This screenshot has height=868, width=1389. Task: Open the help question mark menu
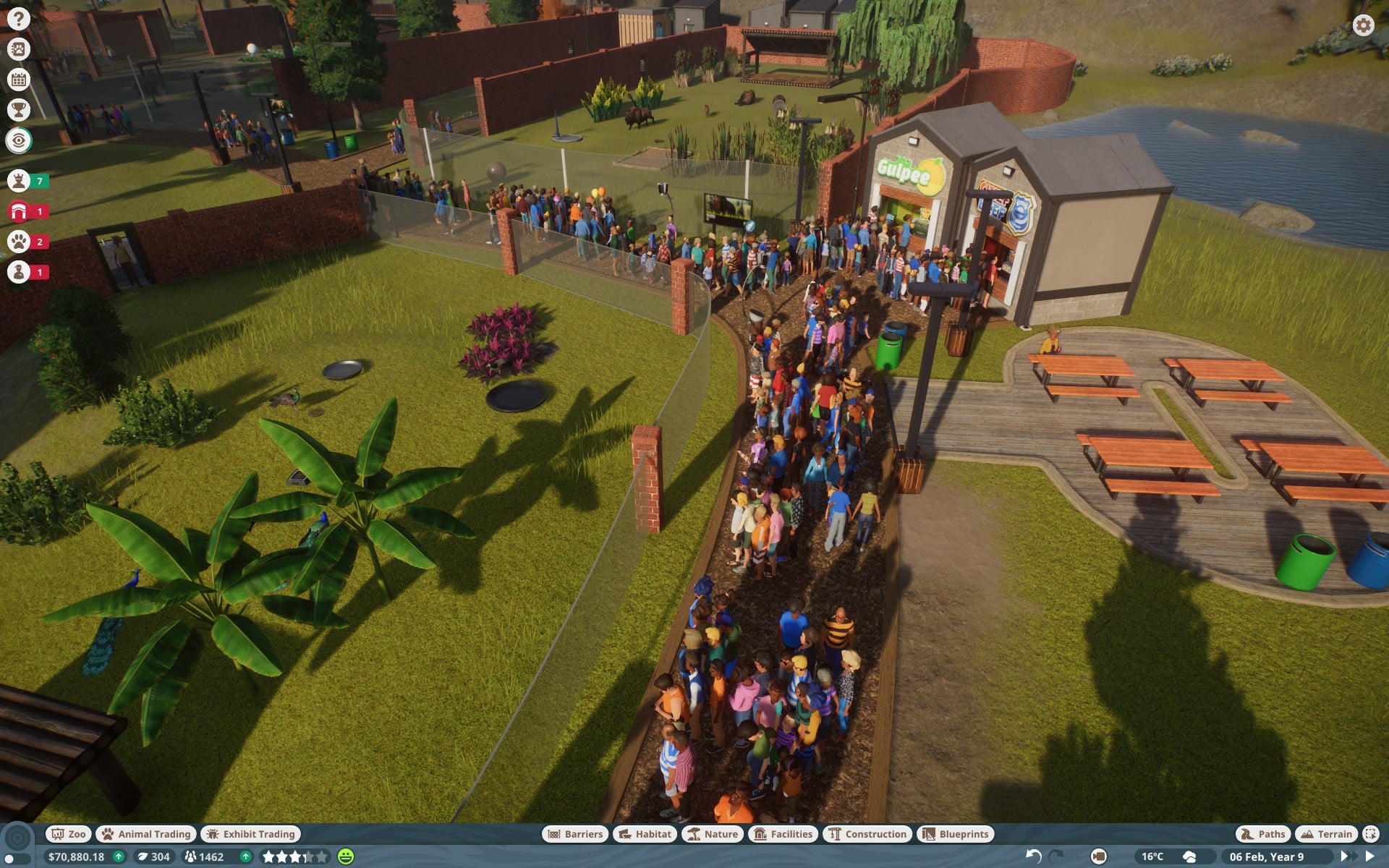pyautogui.click(x=18, y=19)
